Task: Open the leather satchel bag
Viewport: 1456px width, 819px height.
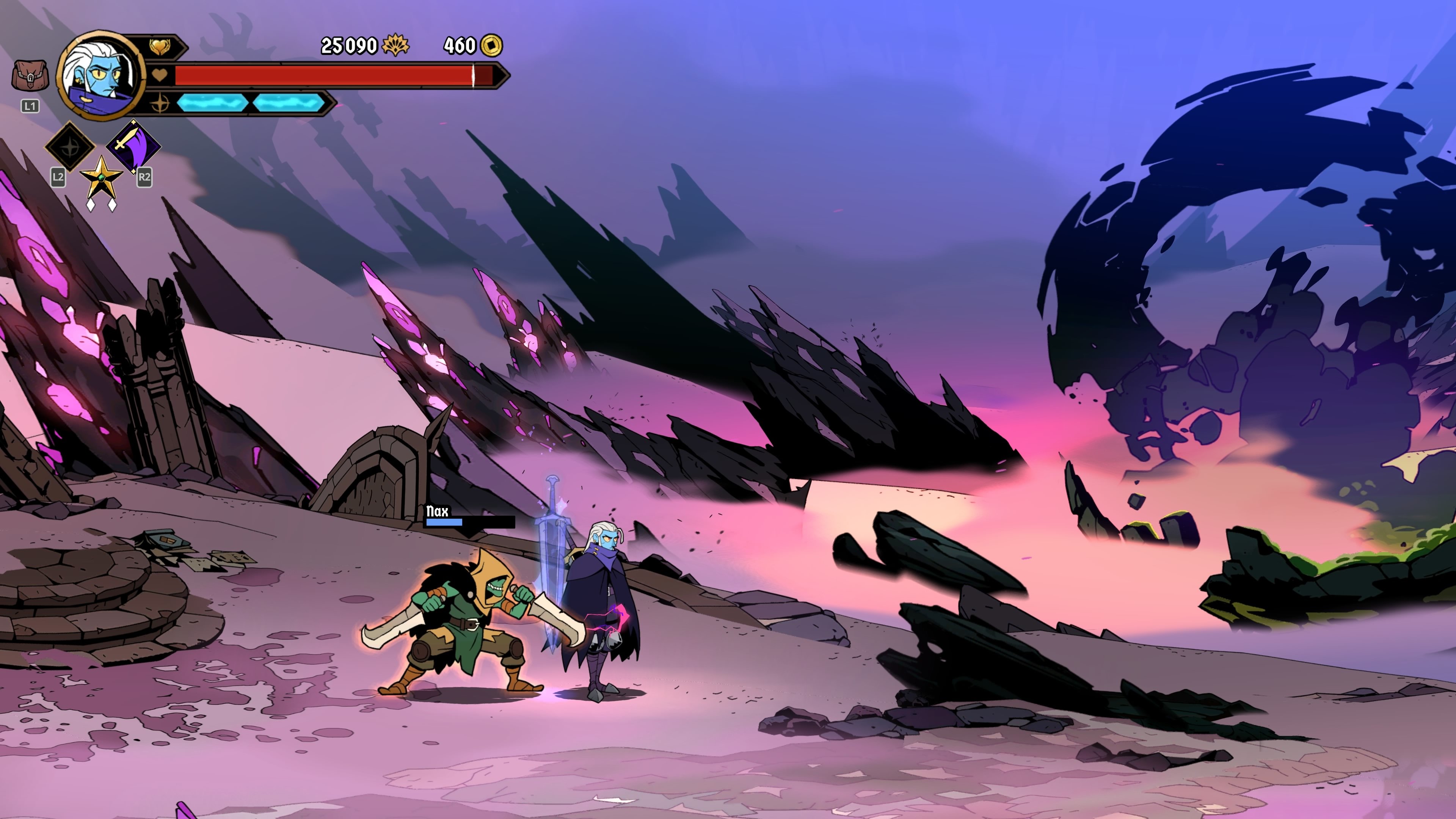Action: pos(30,76)
